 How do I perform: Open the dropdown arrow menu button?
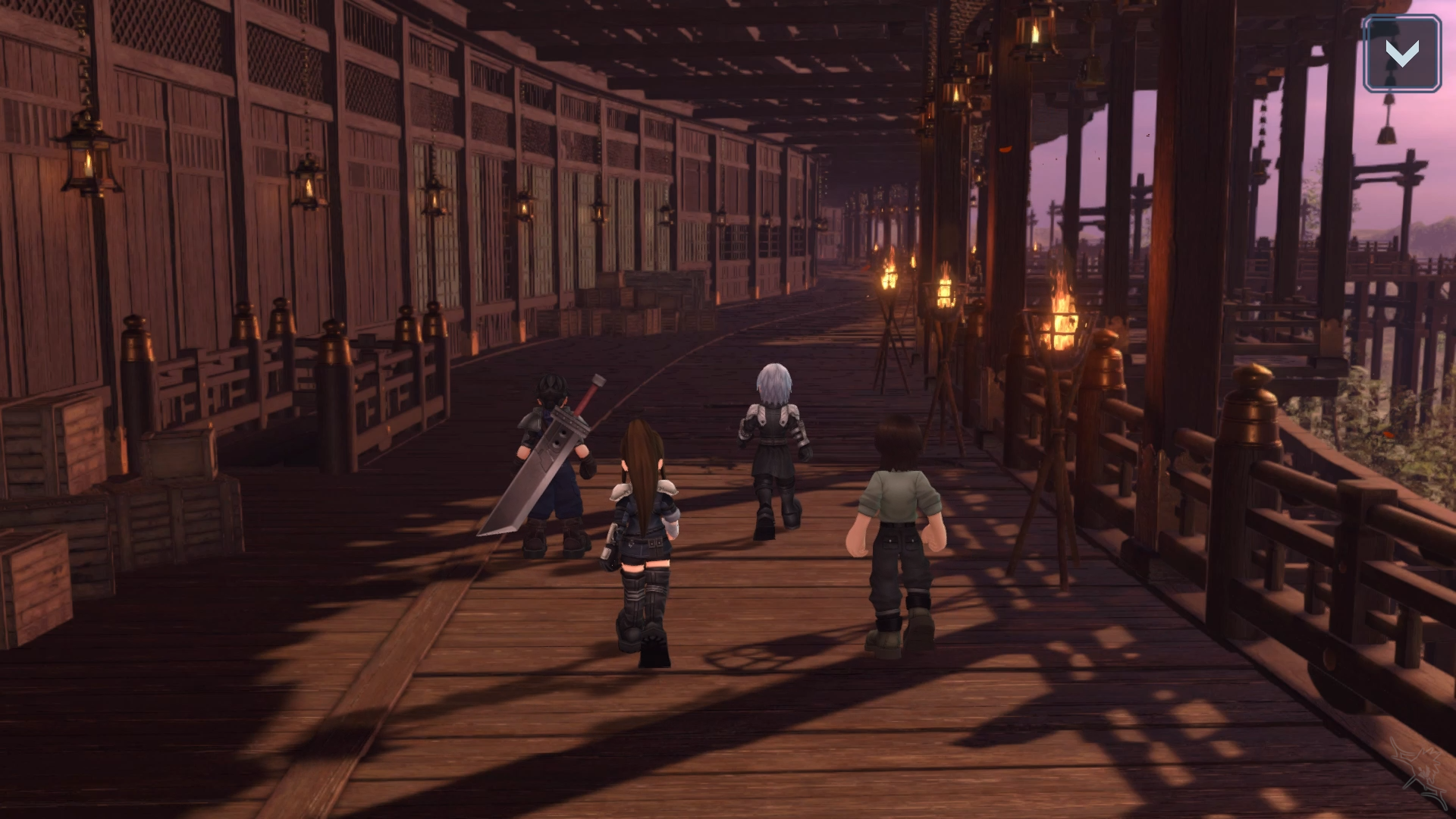click(x=1401, y=54)
